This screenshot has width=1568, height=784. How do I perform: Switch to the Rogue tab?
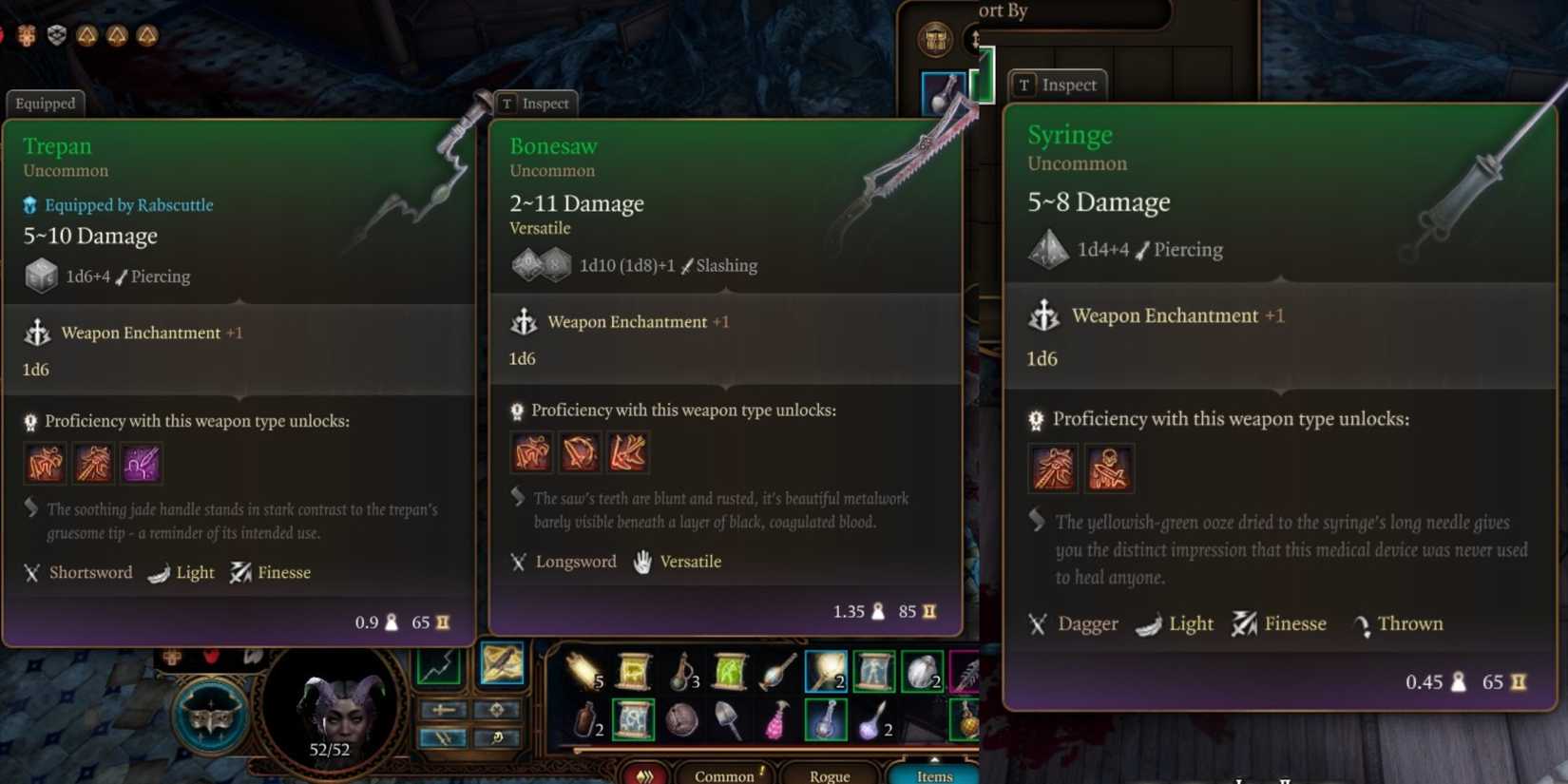click(x=830, y=775)
